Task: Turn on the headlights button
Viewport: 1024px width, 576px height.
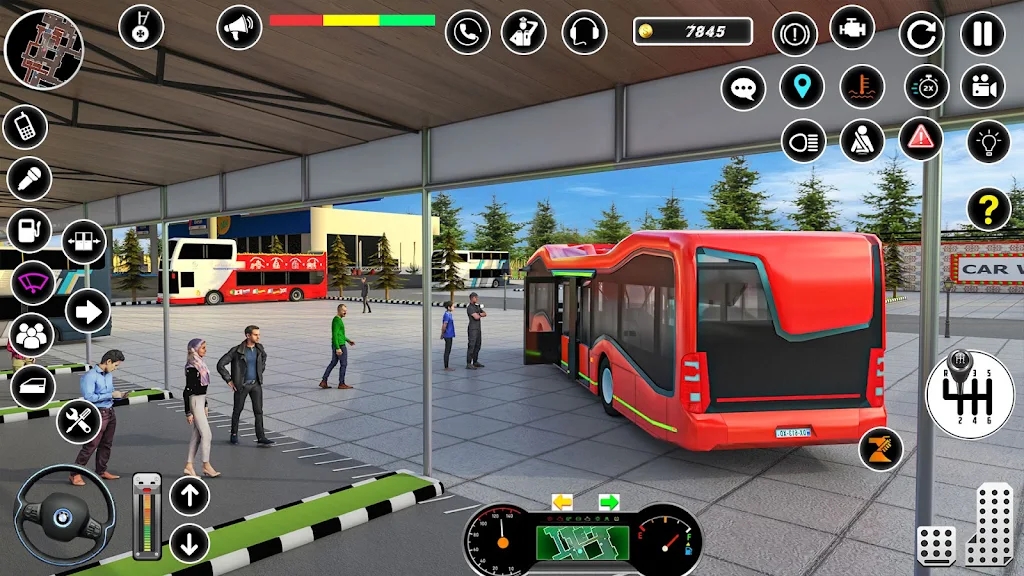Action: [802, 140]
